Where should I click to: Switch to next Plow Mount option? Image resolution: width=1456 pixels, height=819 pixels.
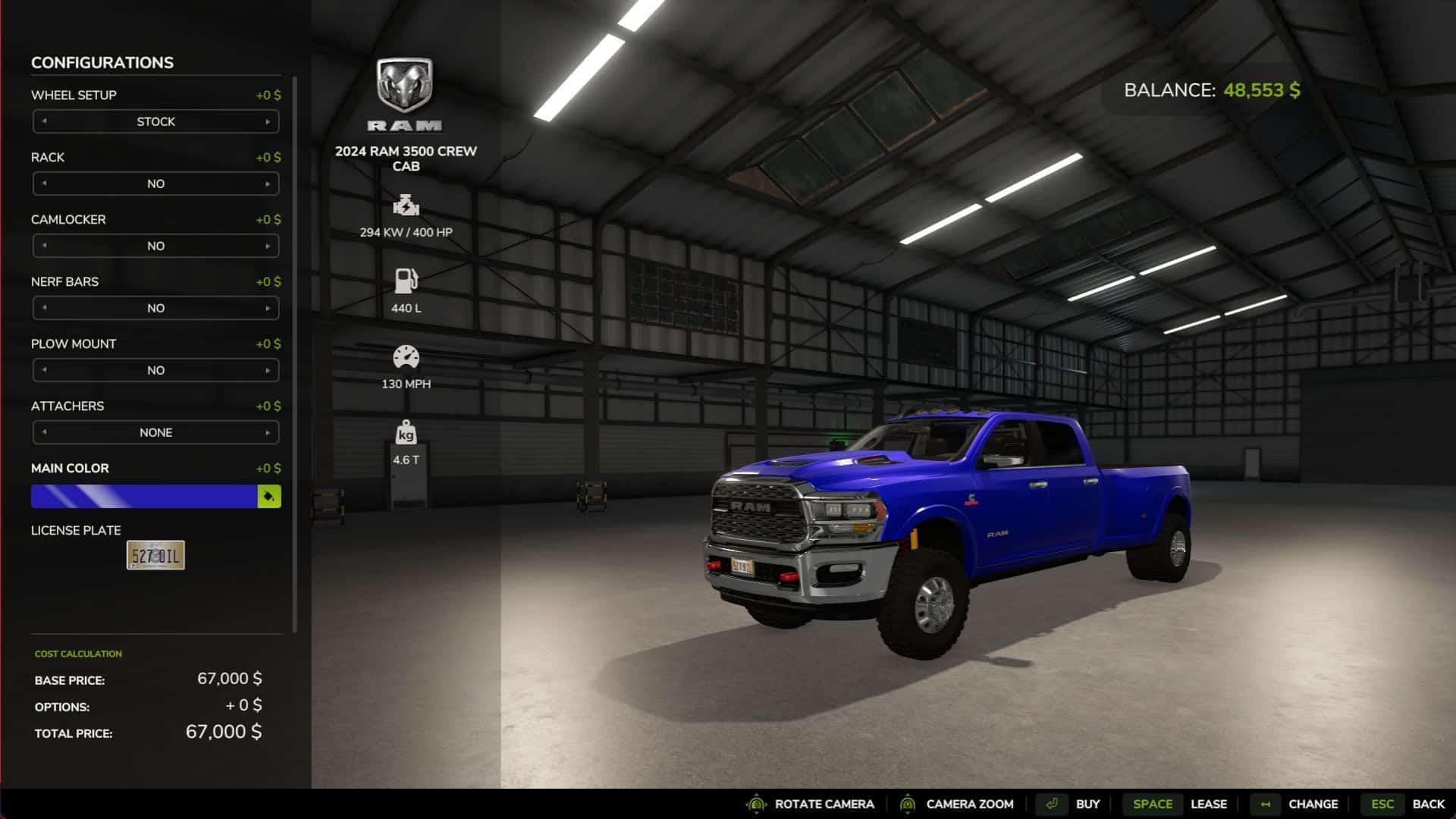pyautogui.click(x=268, y=370)
